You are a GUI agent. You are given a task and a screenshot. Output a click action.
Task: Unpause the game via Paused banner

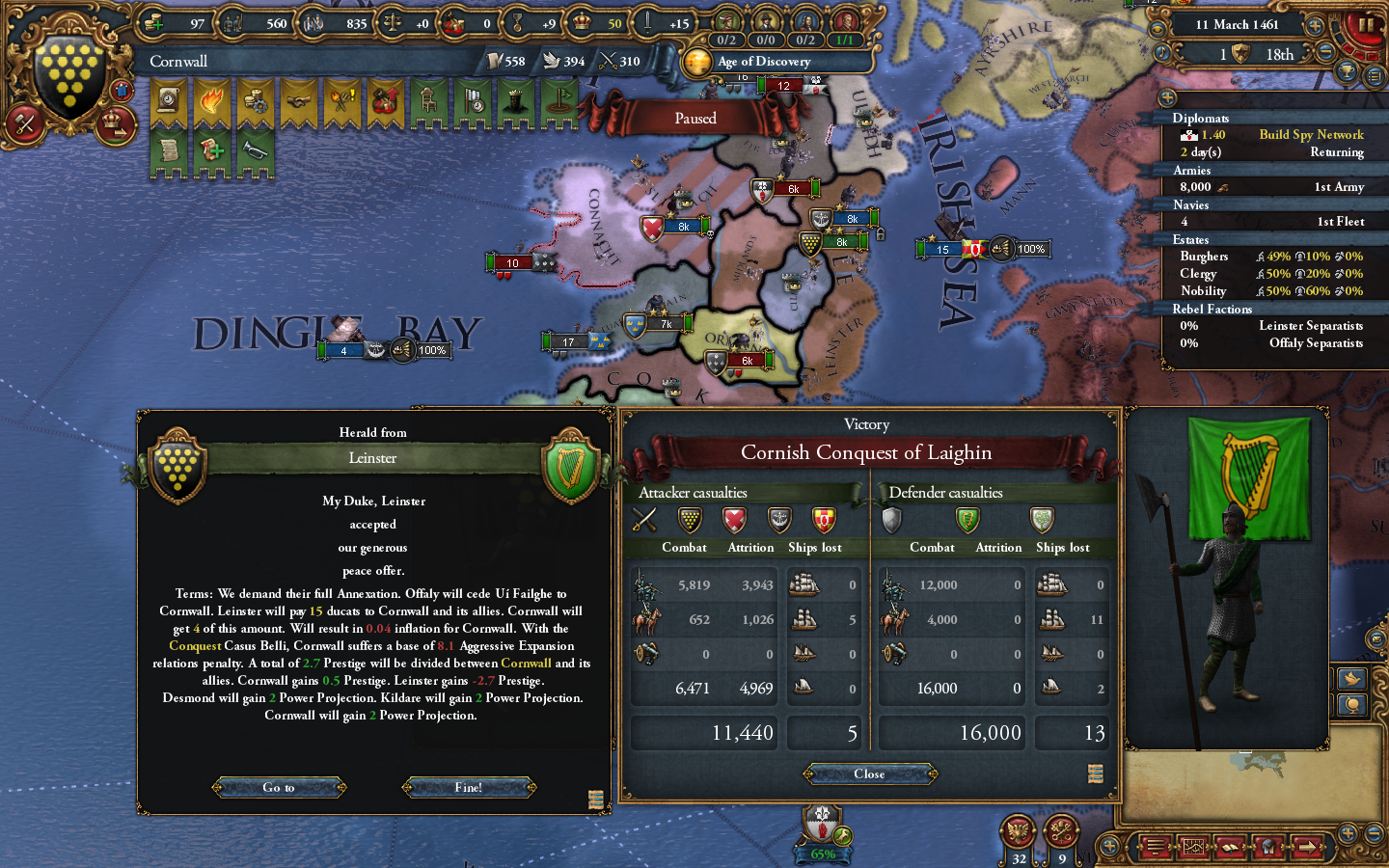coord(695,118)
